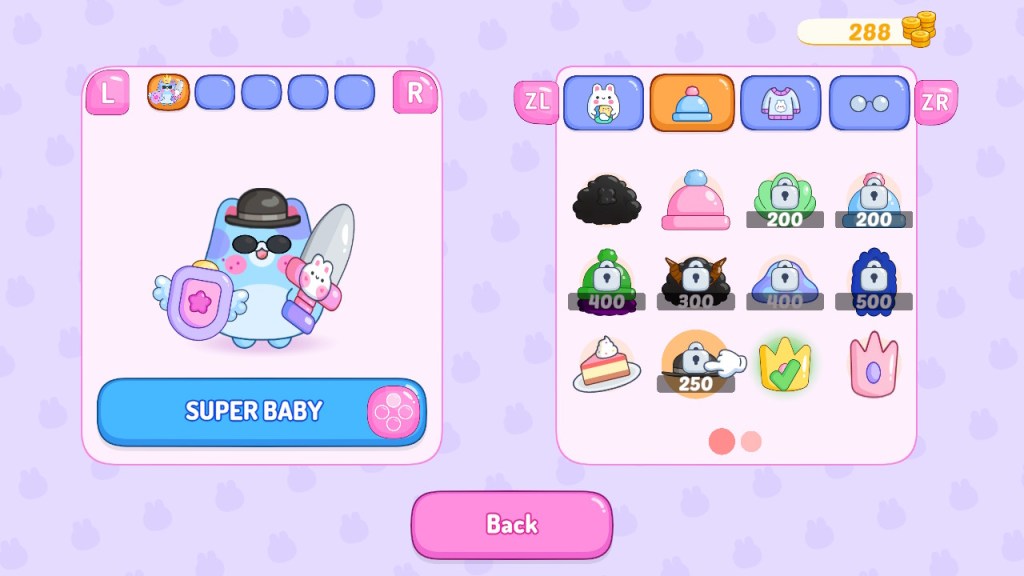This screenshot has width=1024, height=576.
Task: Choose the pink beanie hat
Action: 695,200
